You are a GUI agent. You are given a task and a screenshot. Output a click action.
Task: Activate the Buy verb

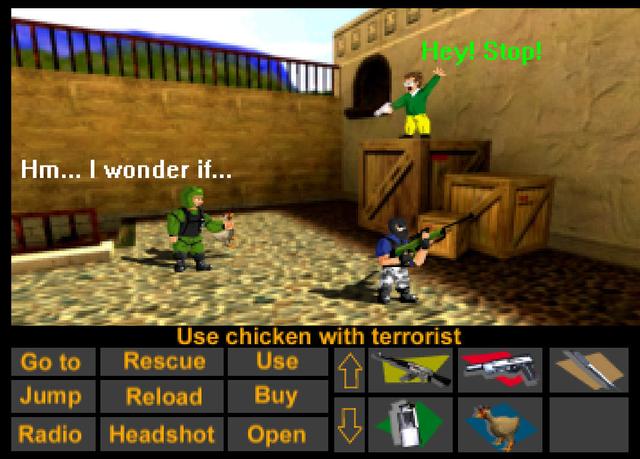277,396
